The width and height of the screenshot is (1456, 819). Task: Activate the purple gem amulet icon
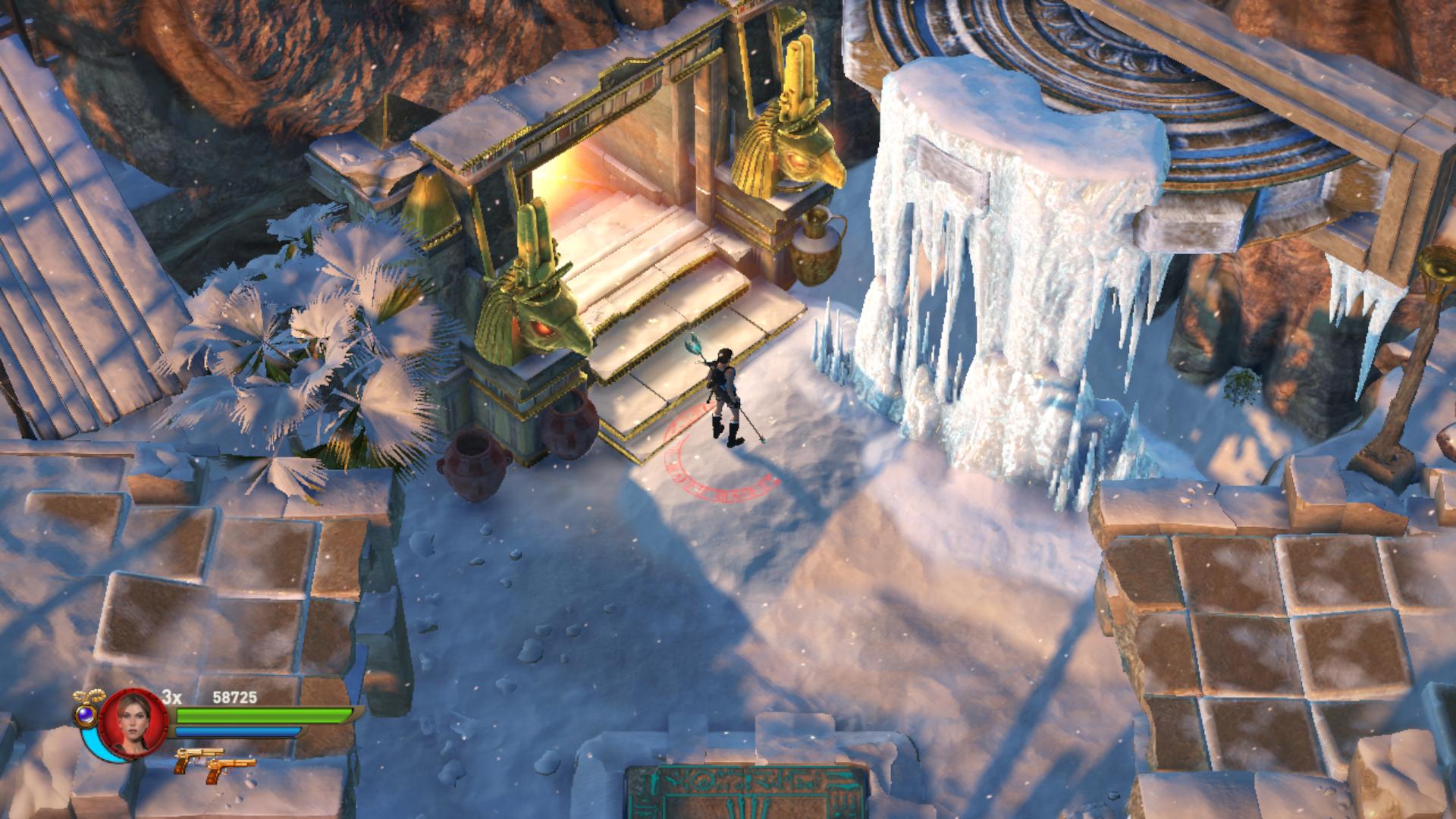pyautogui.click(x=85, y=714)
